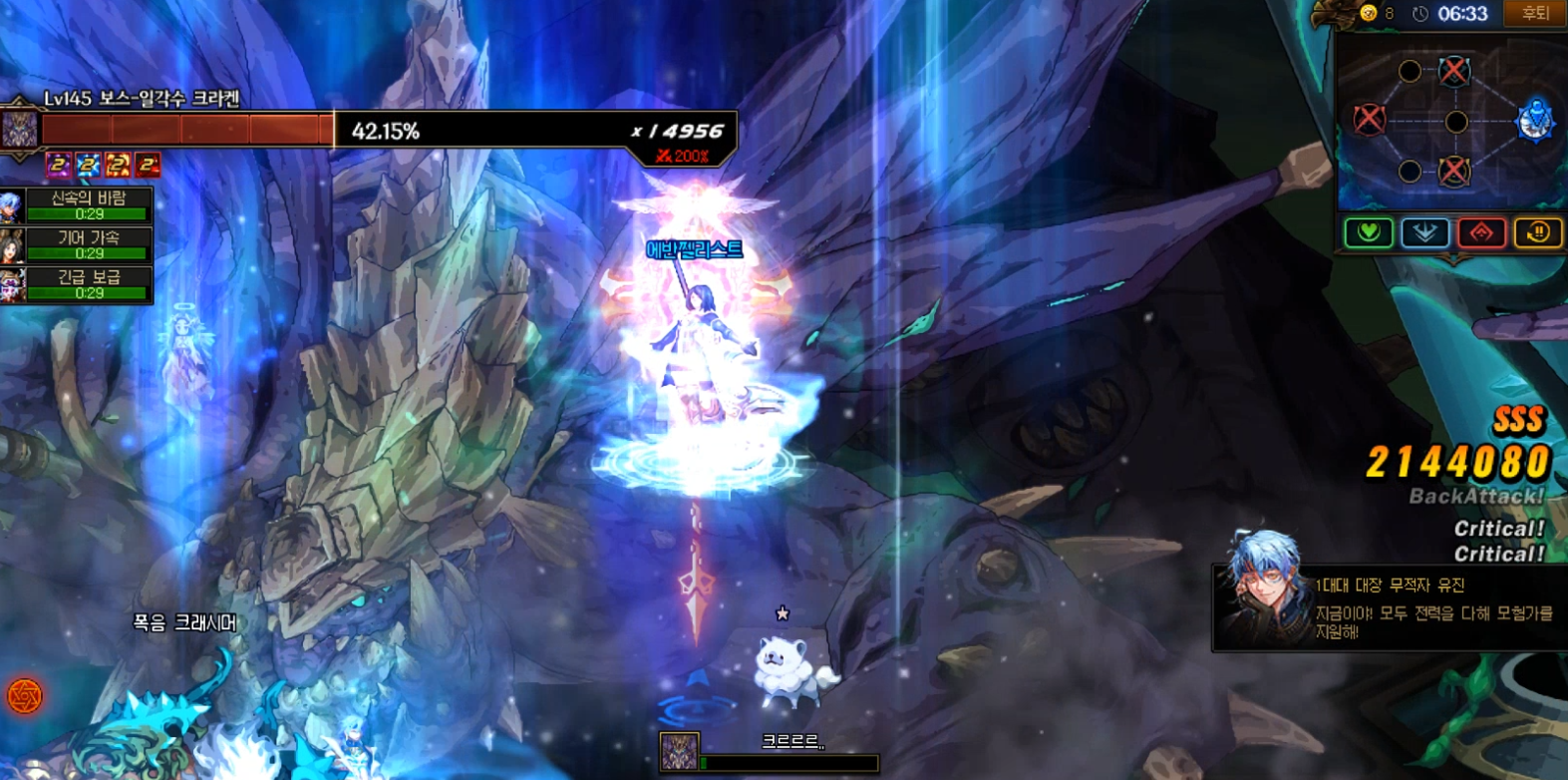This screenshot has width=1568, height=780.
Task: Click the blue-haired captain dialogue portrait
Action: click(x=1265, y=588)
